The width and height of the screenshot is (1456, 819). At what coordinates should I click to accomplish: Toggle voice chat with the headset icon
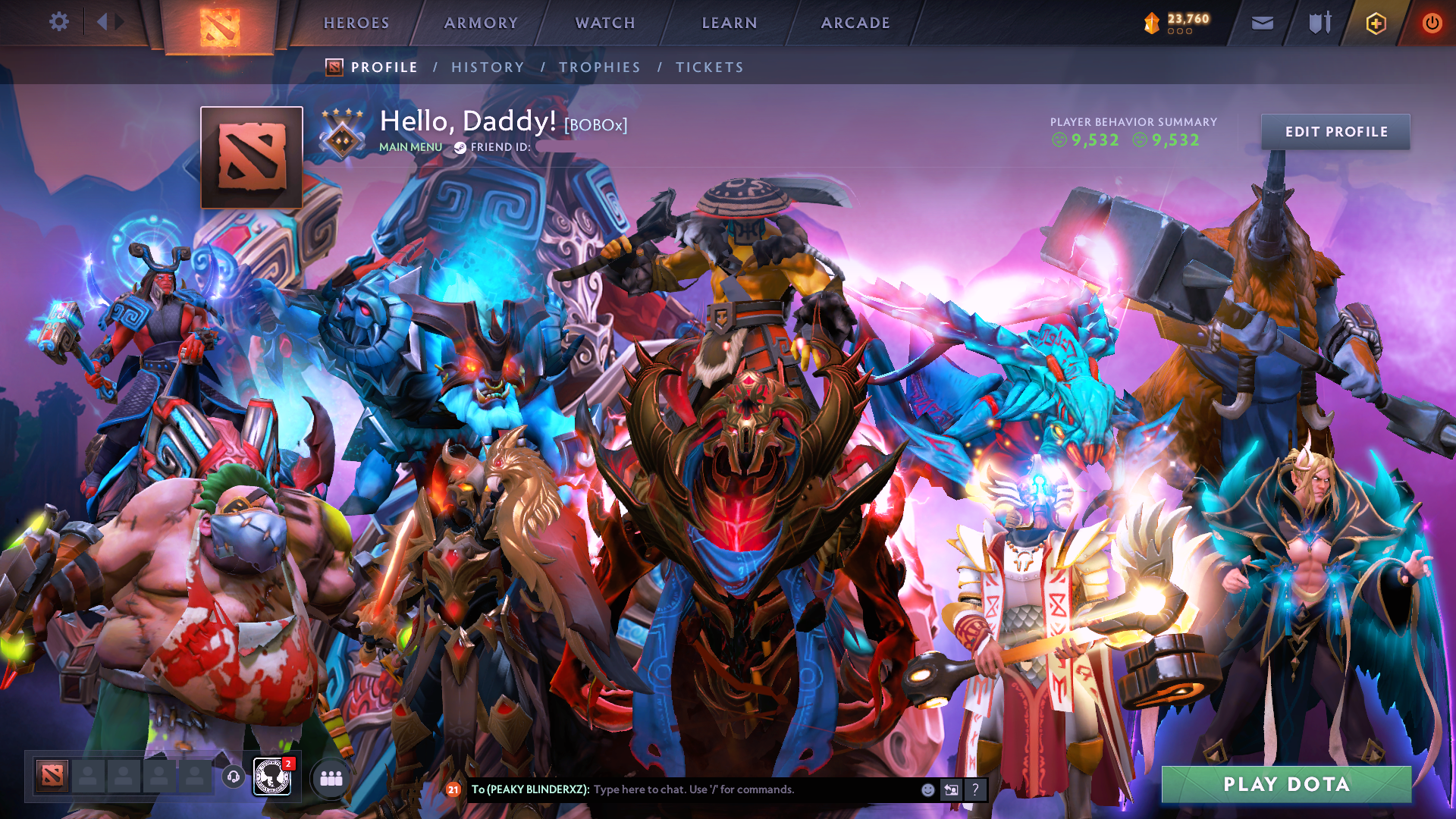click(234, 777)
